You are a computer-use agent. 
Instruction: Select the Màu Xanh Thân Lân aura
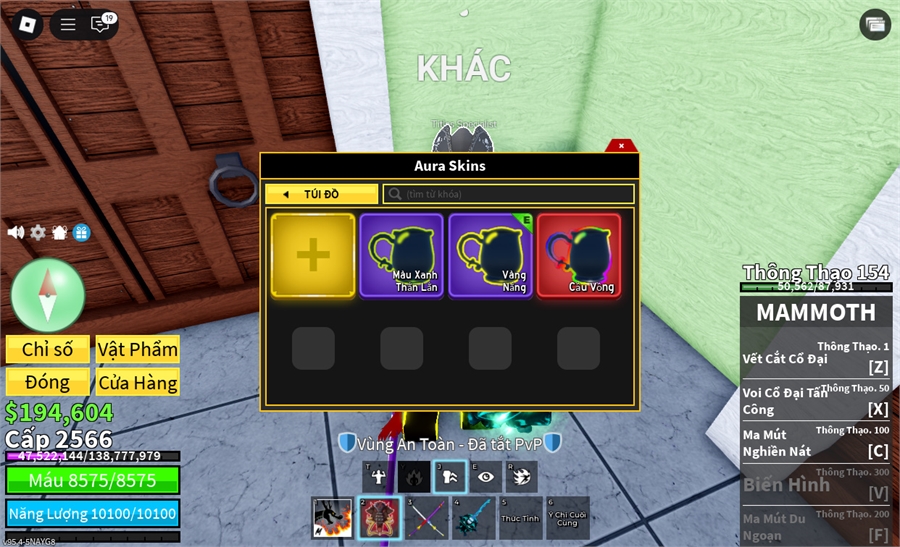click(x=401, y=255)
